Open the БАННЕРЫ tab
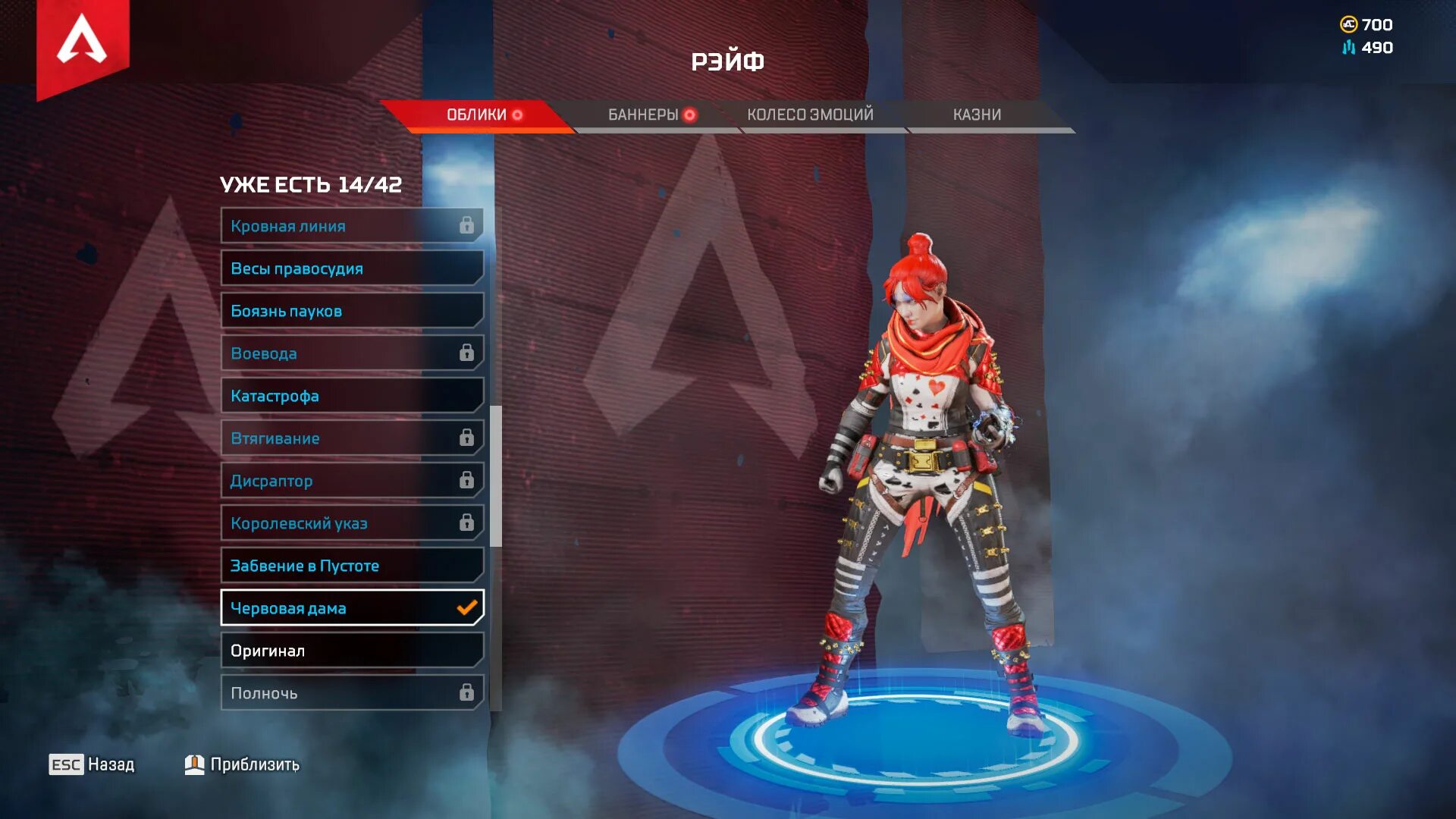Image resolution: width=1456 pixels, height=819 pixels. click(x=645, y=115)
